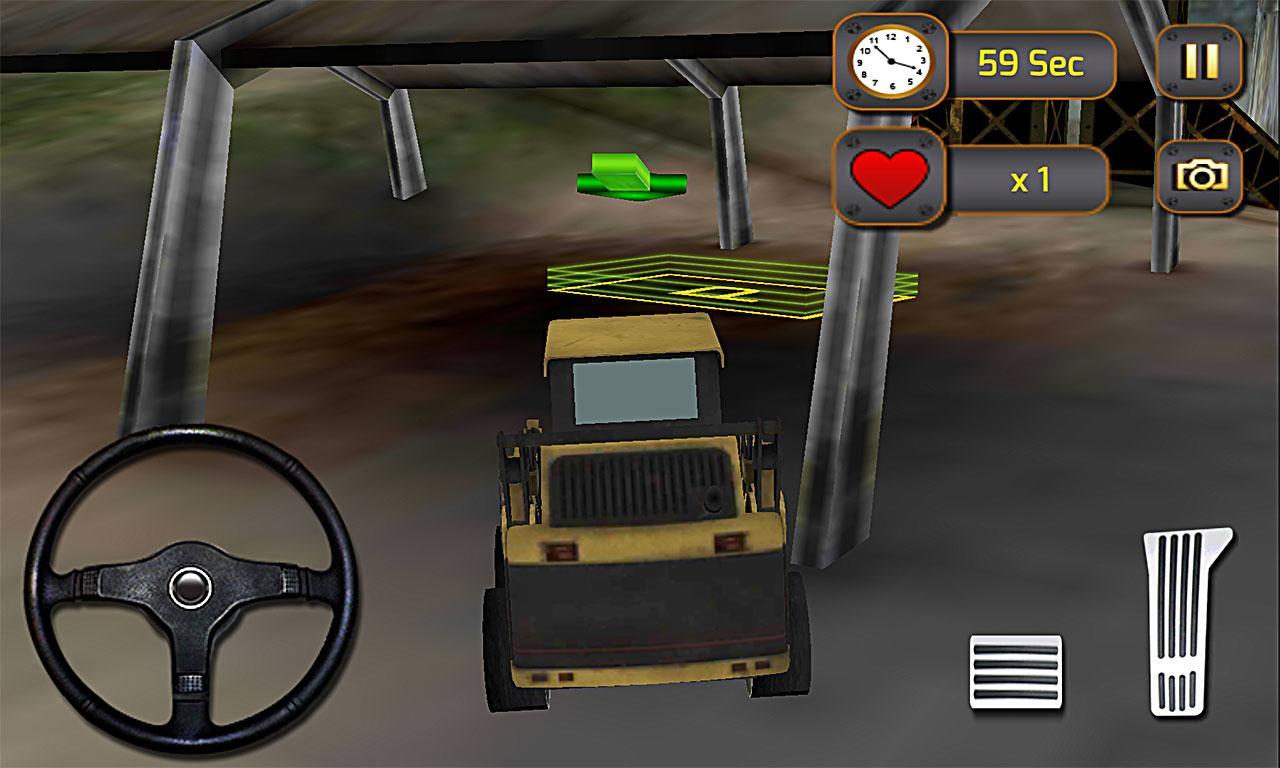Click the truck's left headlight area

(560, 551)
